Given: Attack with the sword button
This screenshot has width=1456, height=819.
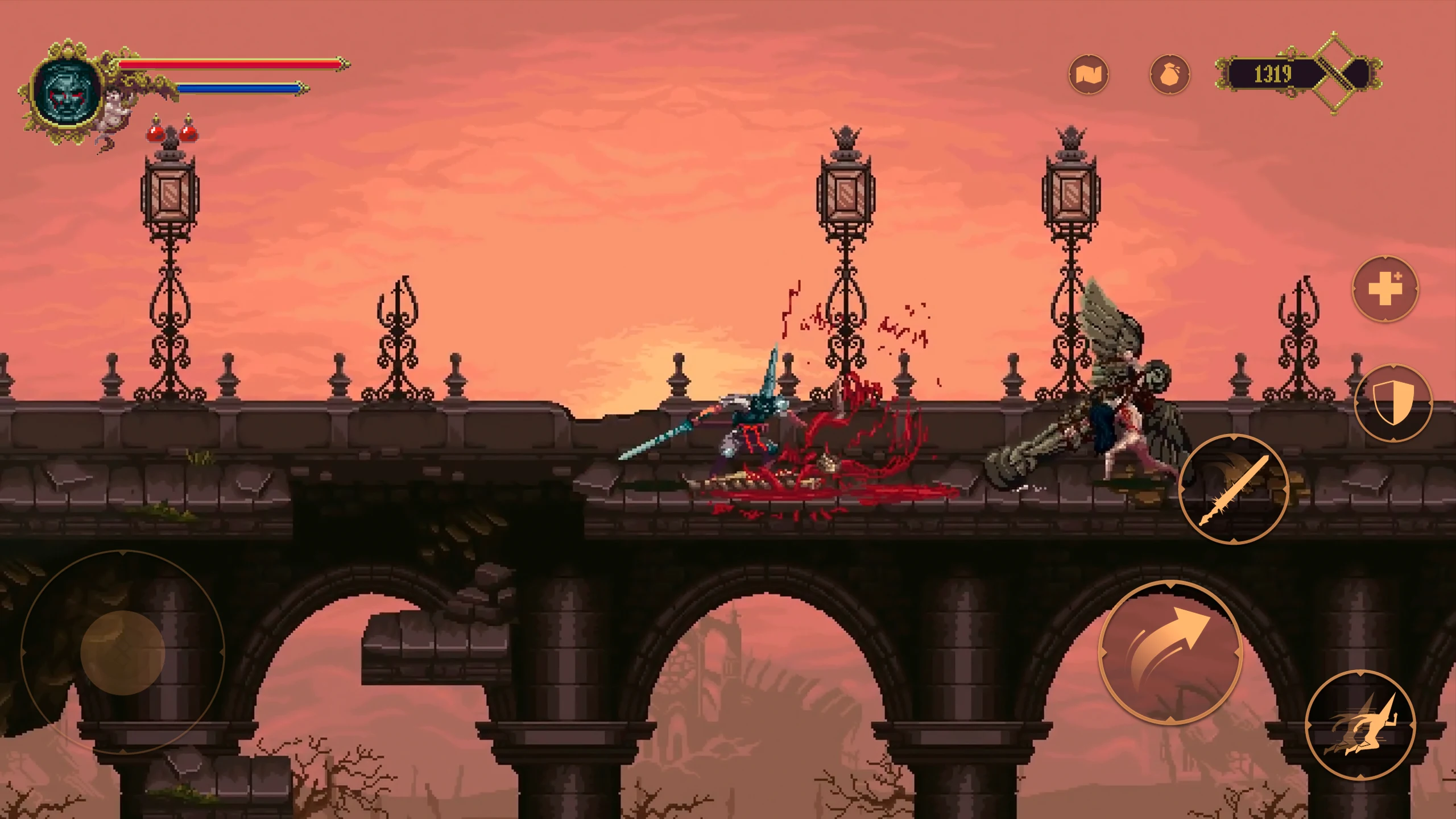Looking at the screenshot, I should (x=1233, y=490).
